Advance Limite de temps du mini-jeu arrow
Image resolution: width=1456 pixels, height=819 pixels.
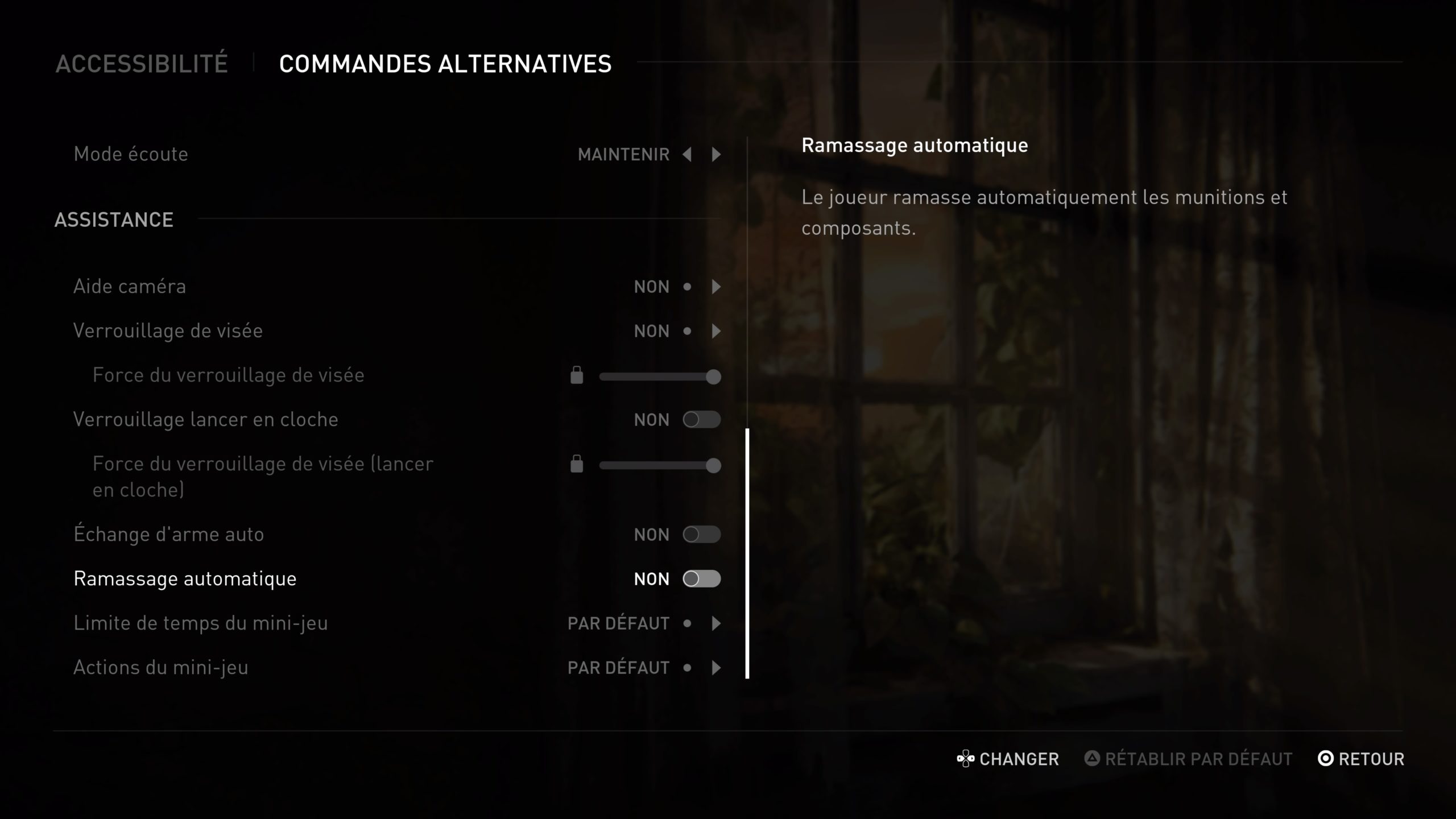[x=716, y=623]
